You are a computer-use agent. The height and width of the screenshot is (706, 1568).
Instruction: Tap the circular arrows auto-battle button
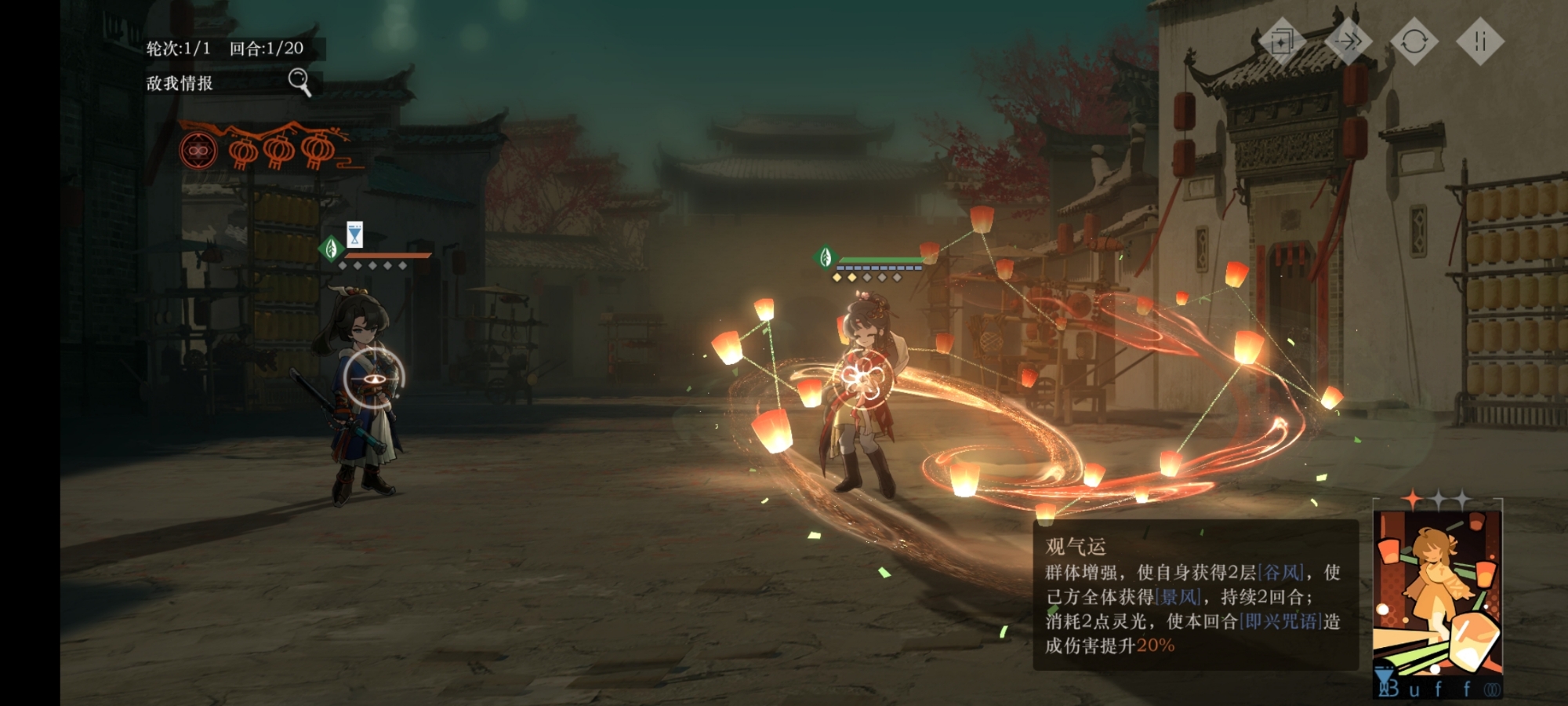pyautogui.click(x=1414, y=41)
